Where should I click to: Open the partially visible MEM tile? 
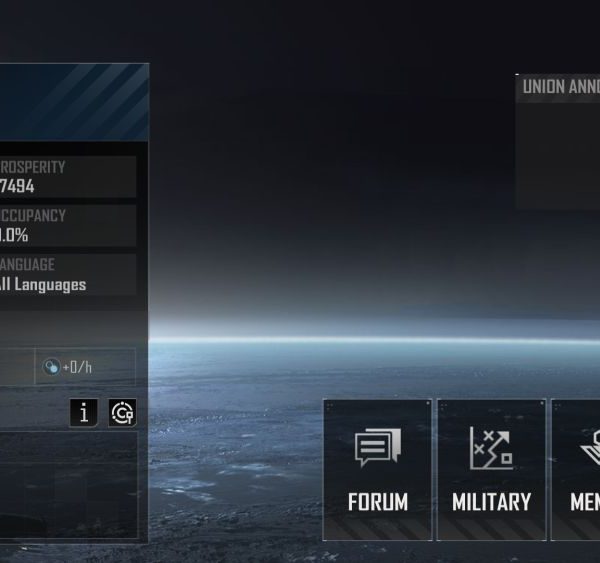(578, 469)
